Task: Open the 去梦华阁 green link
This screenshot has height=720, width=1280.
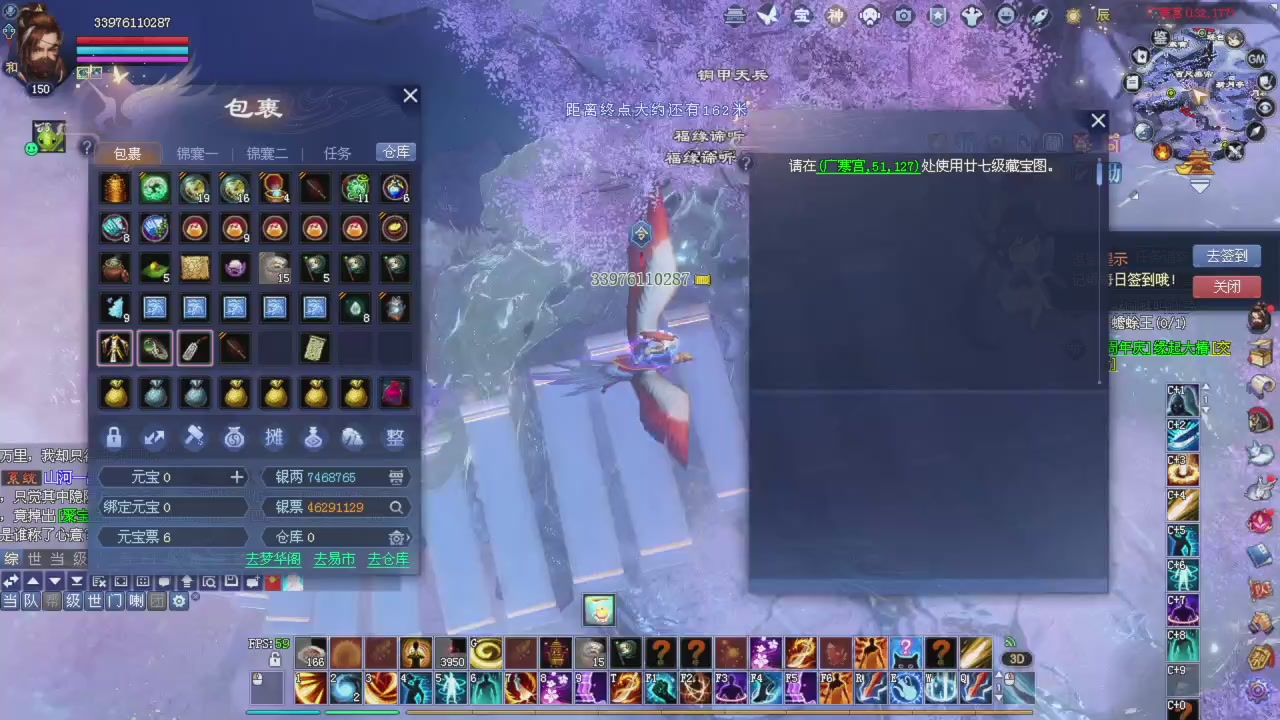Action: click(x=272, y=559)
